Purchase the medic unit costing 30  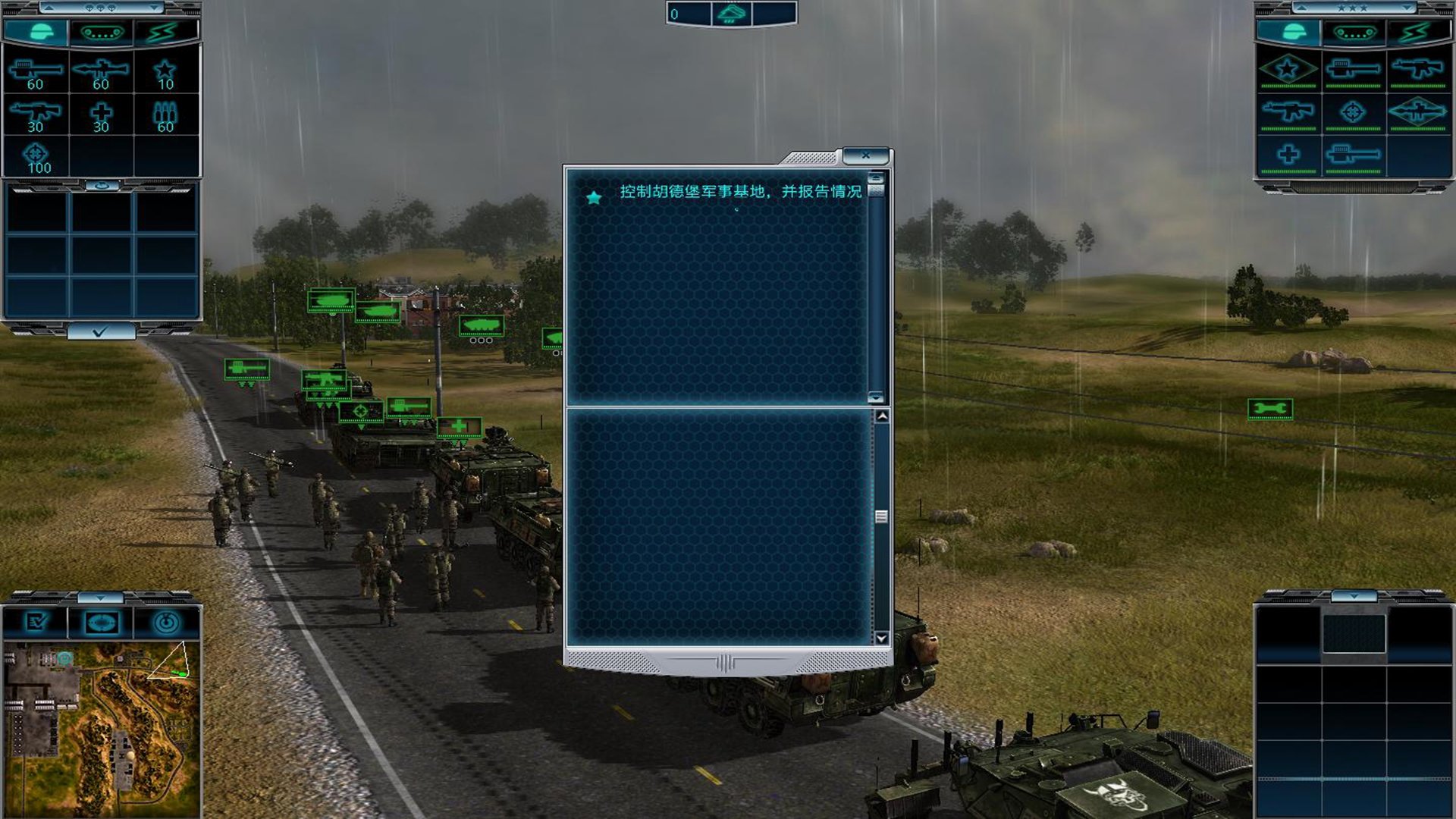[101, 116]
